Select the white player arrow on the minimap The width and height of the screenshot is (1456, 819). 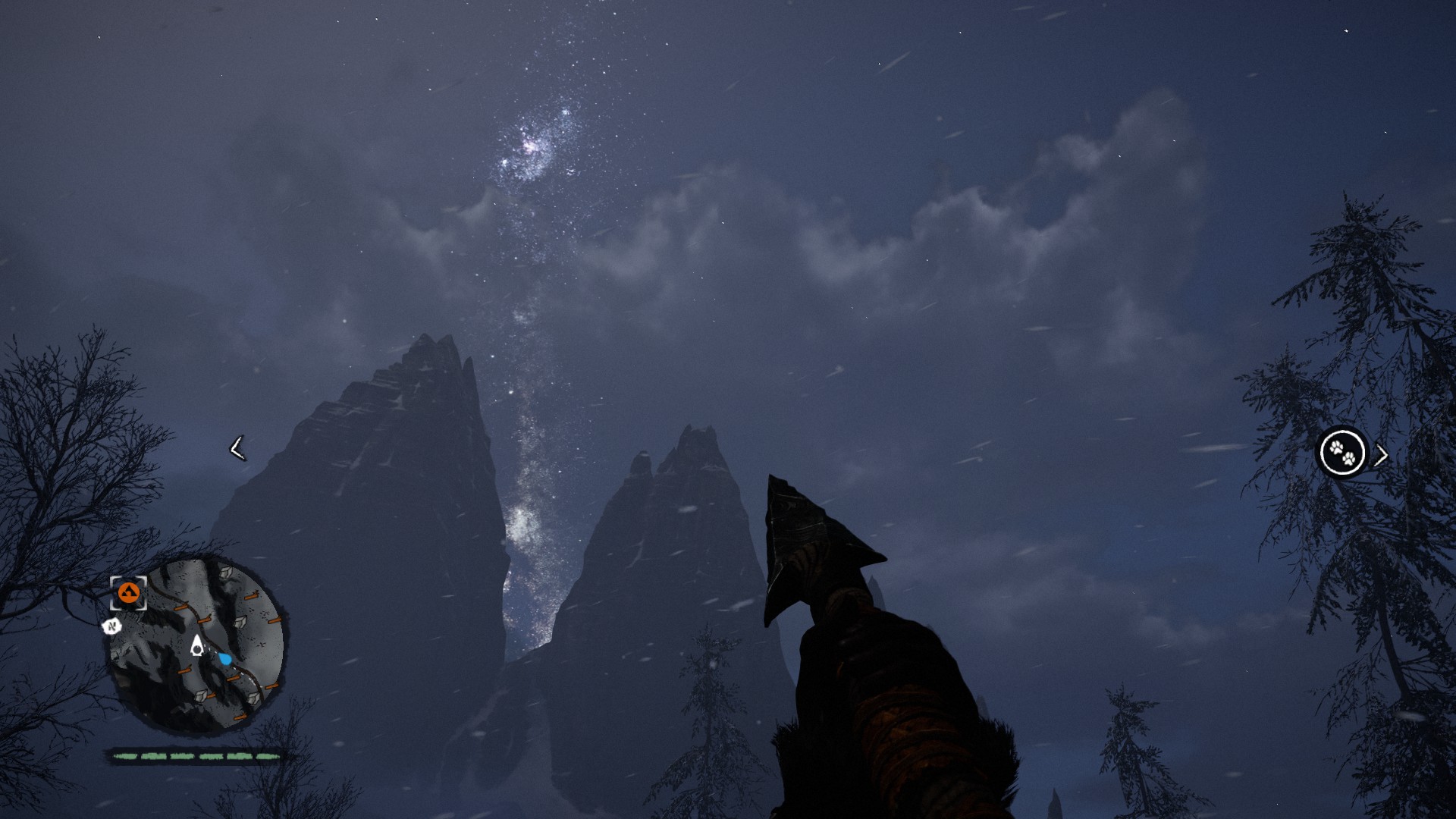197,645
